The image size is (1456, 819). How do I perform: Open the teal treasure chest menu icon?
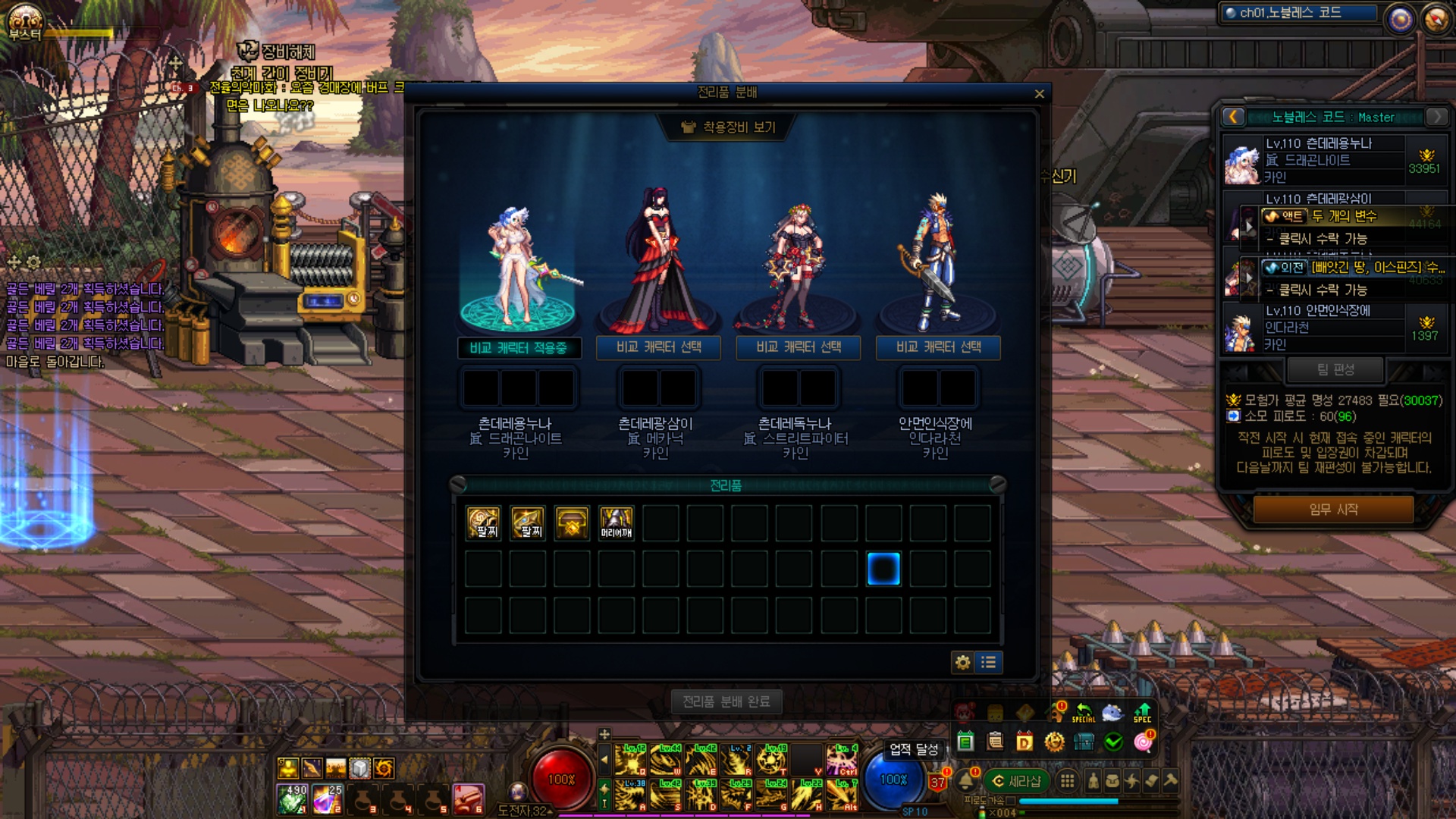[1084, 742]
